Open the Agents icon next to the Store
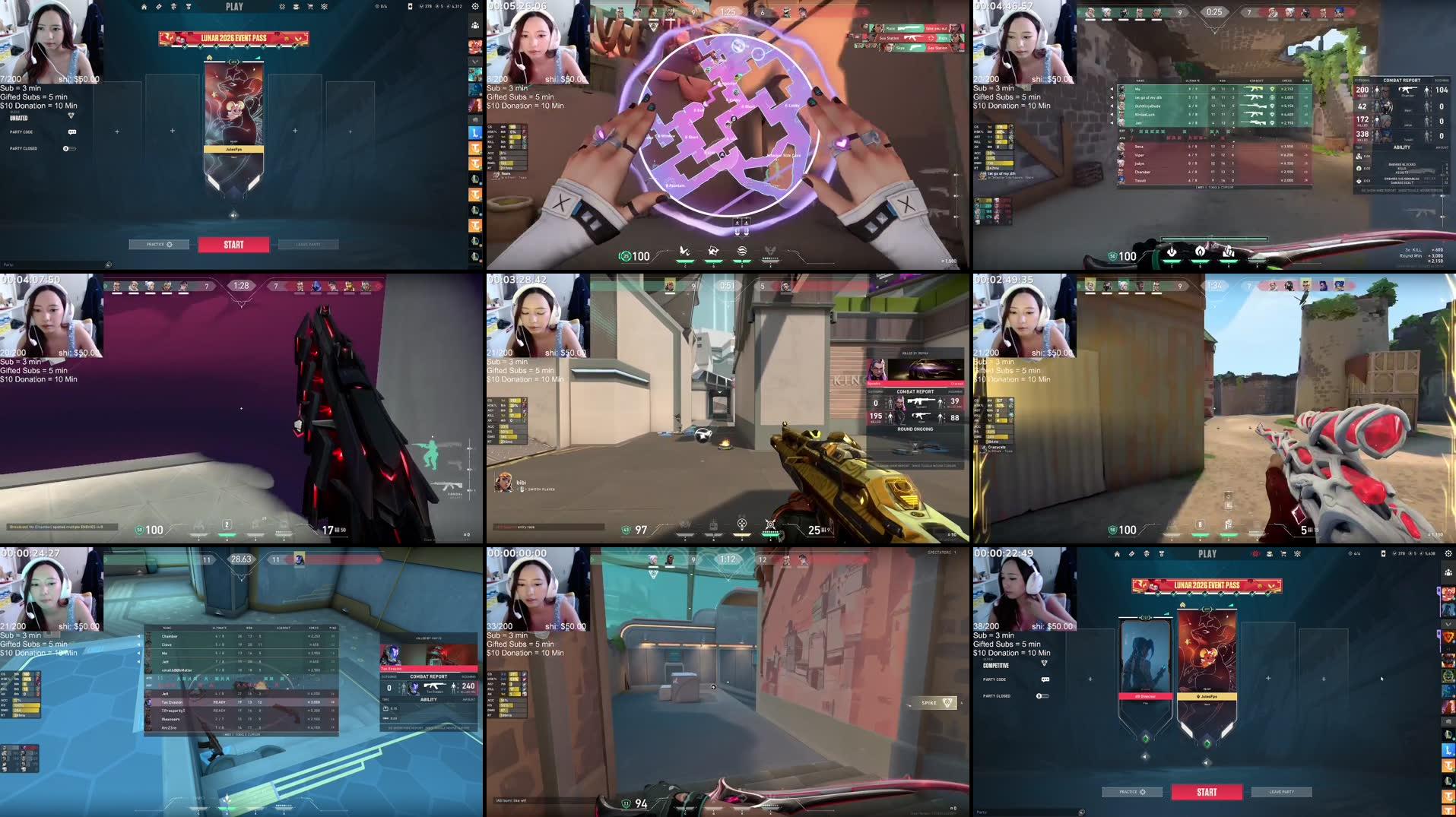Screen dimensions: 1456x817 (296, 8)
